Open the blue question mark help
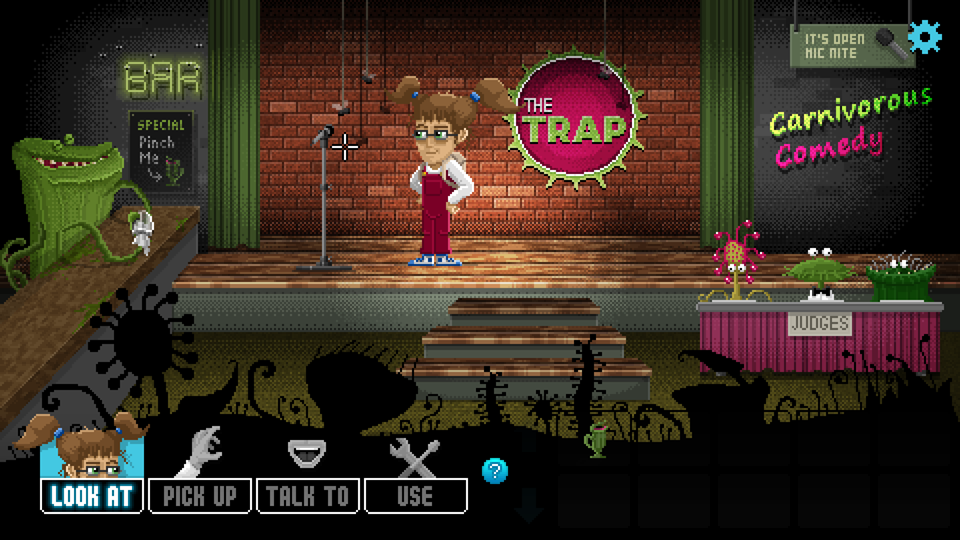 click(x=494, y=470)
